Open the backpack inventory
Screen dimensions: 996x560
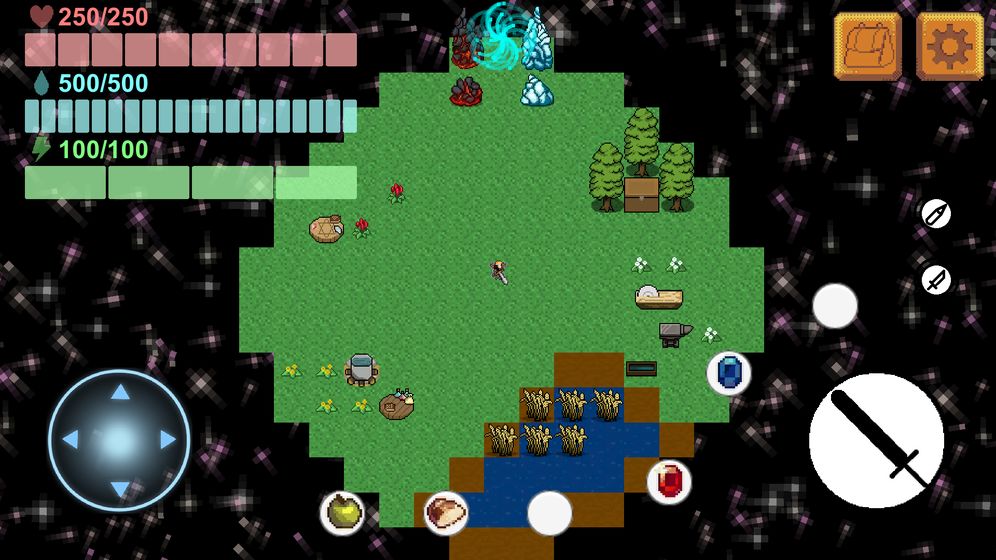click(x=867, y=46)
